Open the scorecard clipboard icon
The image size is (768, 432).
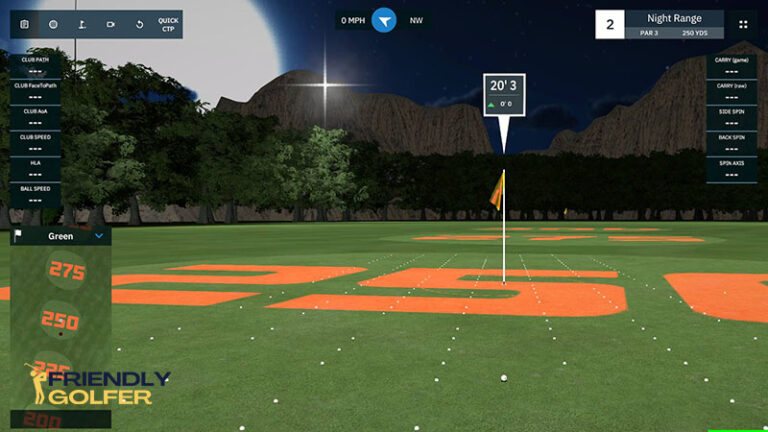pyautogui.click(x=24, y=24)
